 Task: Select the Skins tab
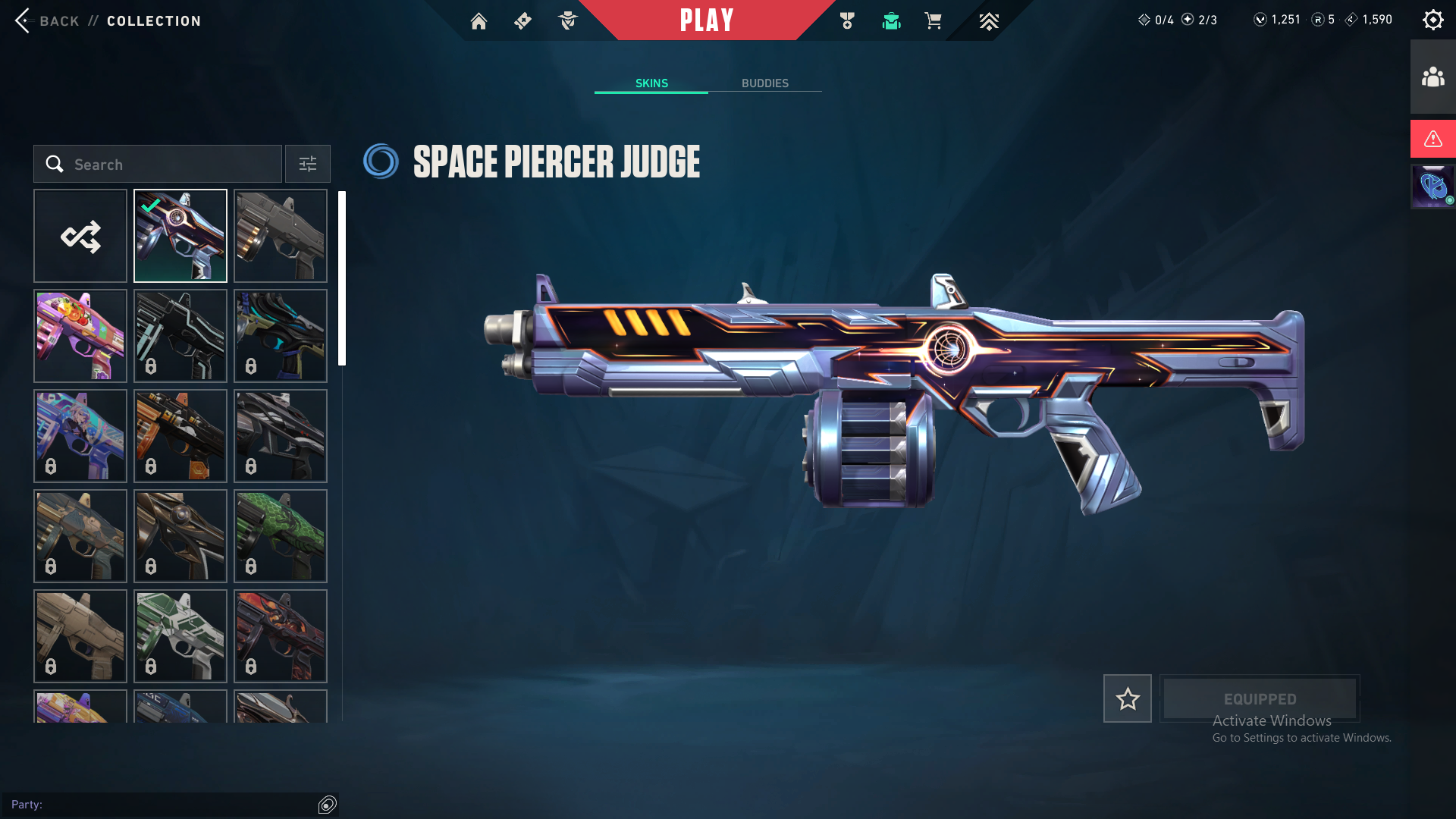(x=651, y=83)
